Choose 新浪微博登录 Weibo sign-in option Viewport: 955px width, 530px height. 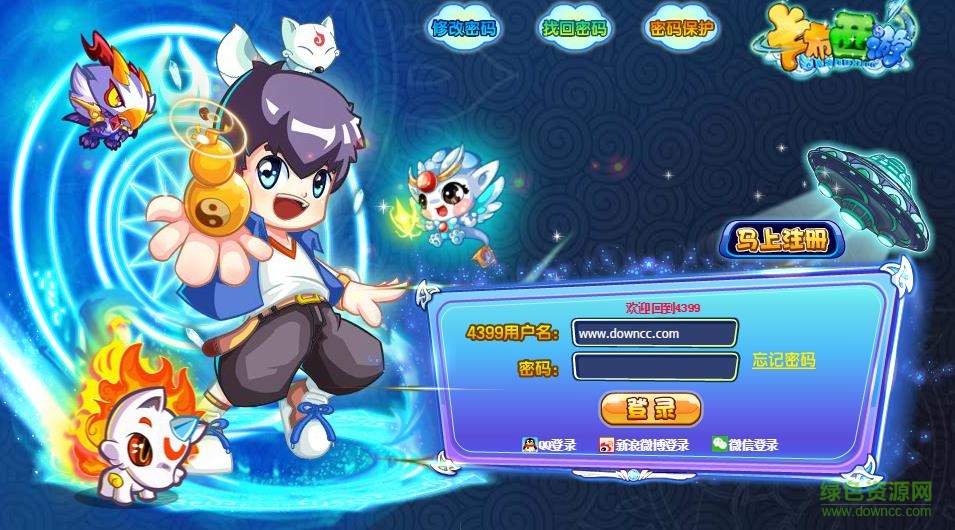pyautogui.click(x=644, y=445)
